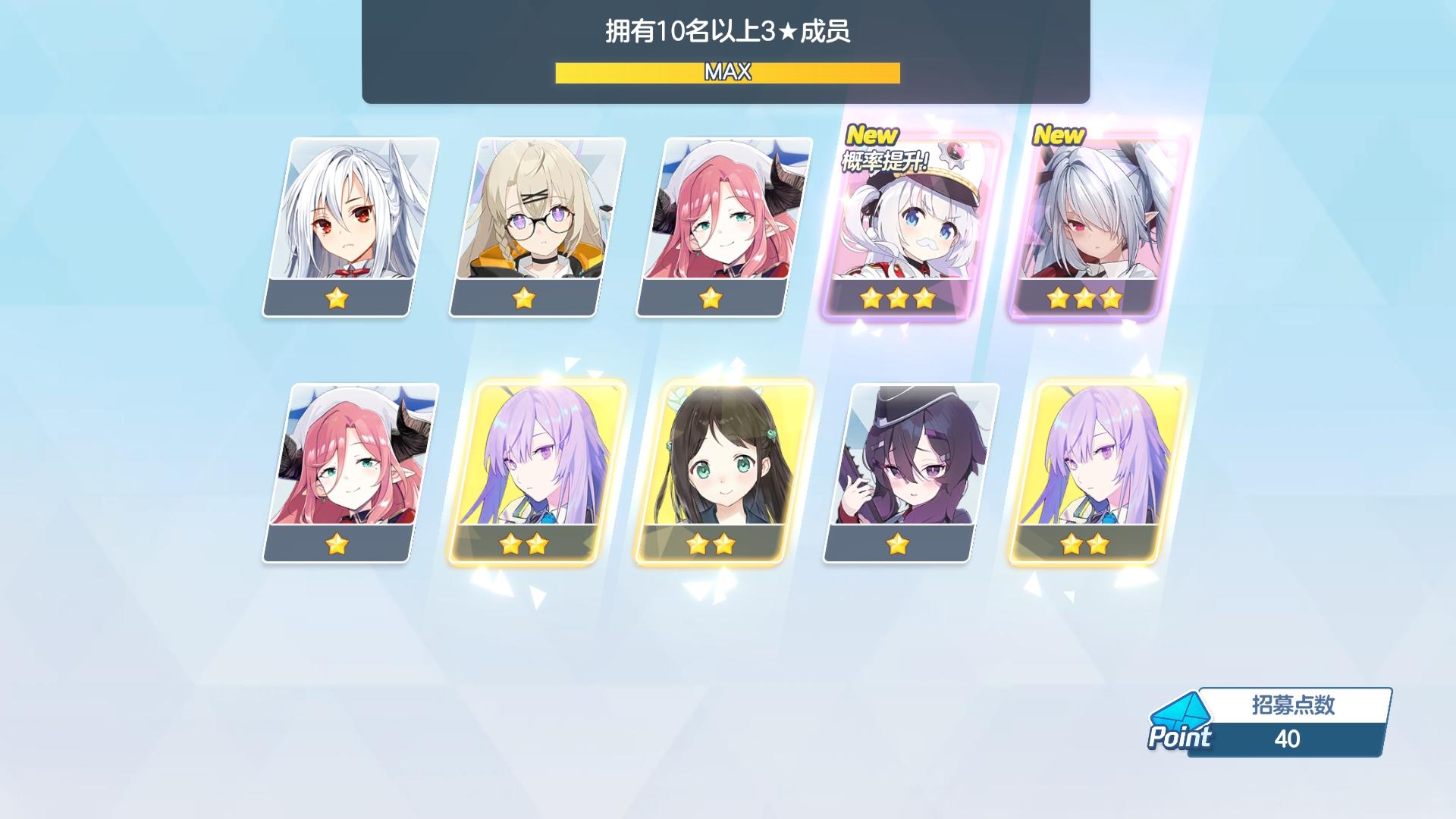This screenshot has height=819, width=1456.
Task: Open the glasses girl with blonde hair card
Action: pos(533,220)
